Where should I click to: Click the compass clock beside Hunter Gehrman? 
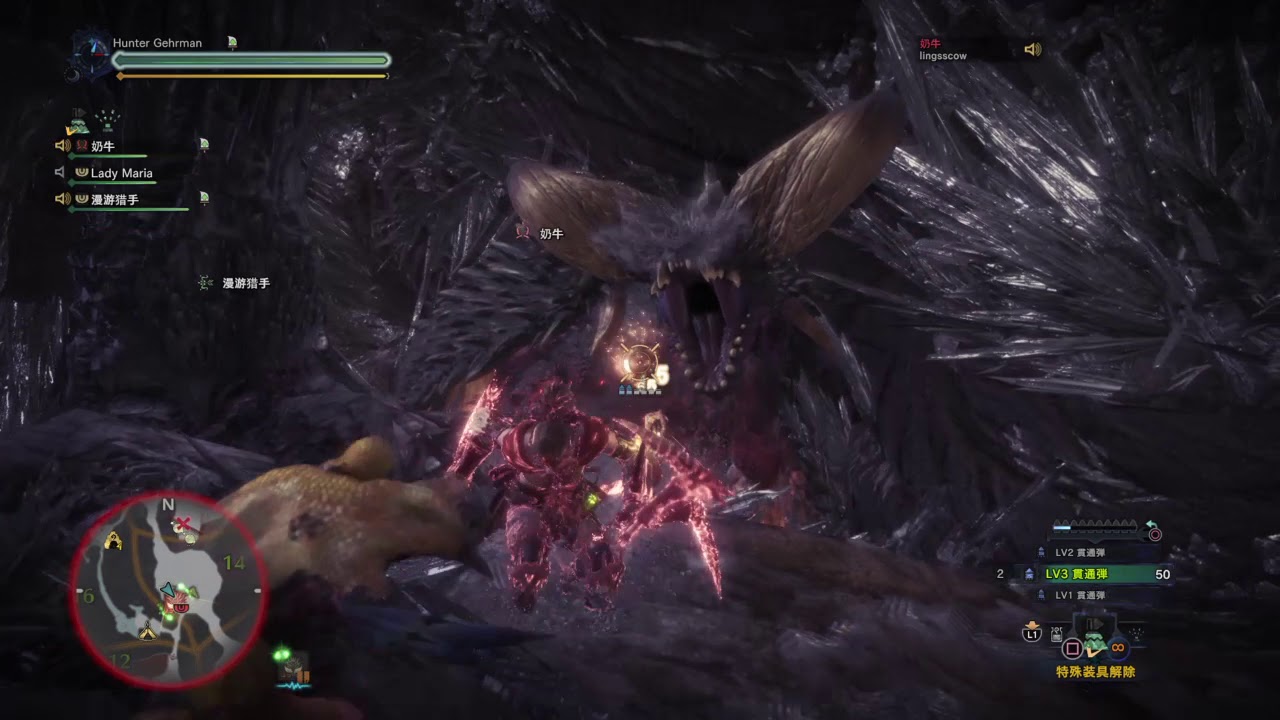(x=94, y=49)
